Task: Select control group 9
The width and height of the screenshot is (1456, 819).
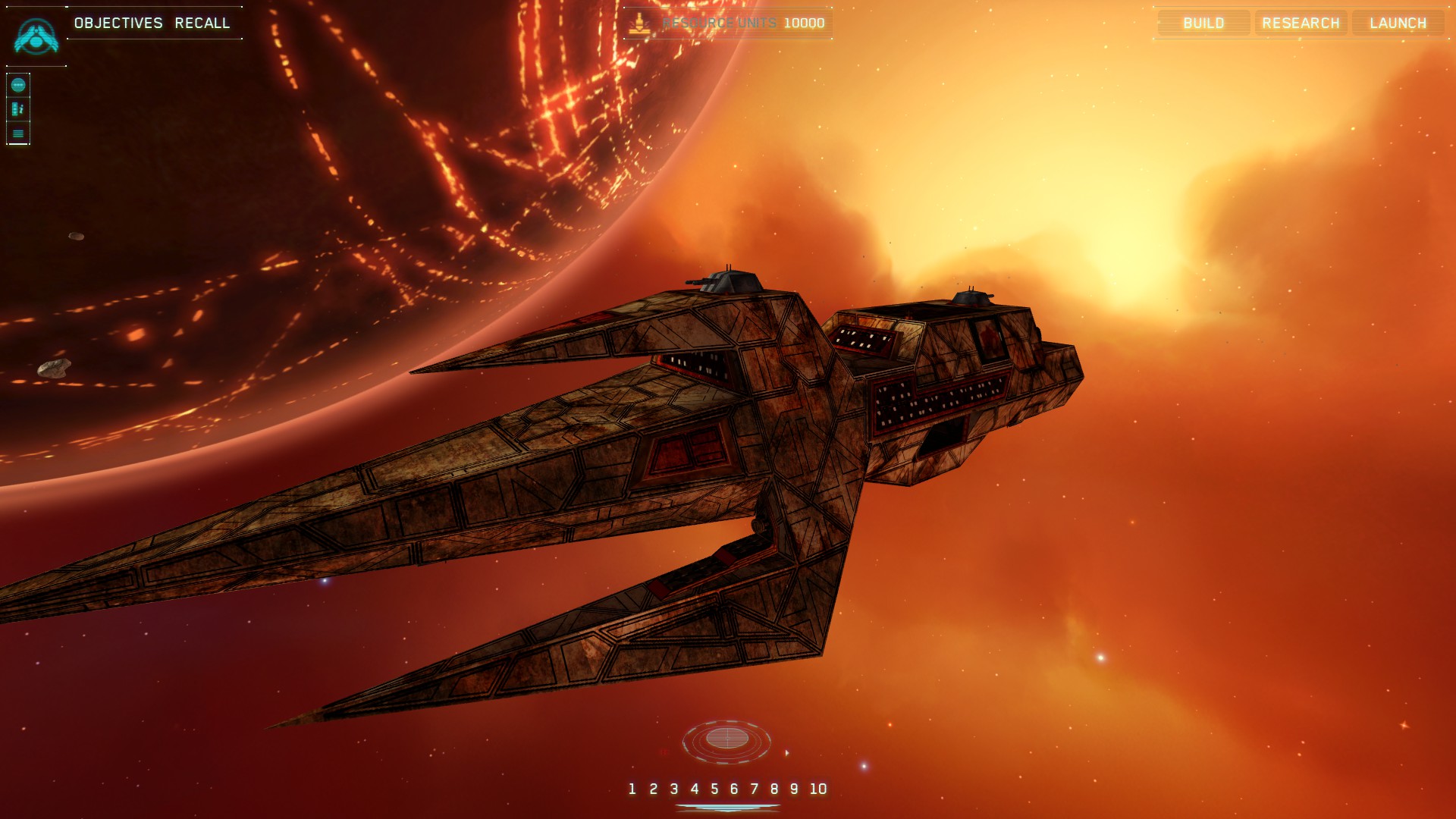Action: point(794,789)
